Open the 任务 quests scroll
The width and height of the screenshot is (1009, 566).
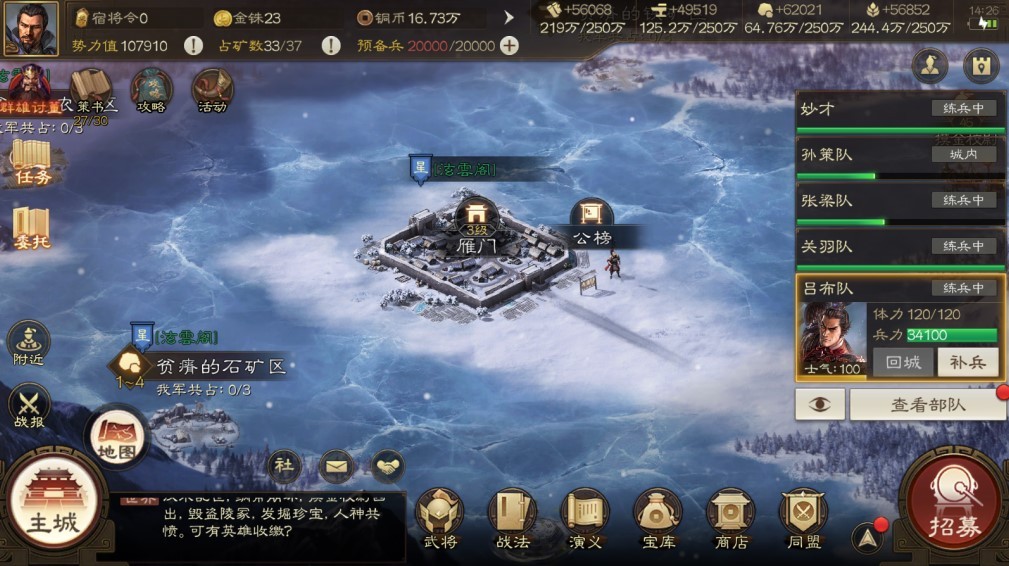(31, 162)
